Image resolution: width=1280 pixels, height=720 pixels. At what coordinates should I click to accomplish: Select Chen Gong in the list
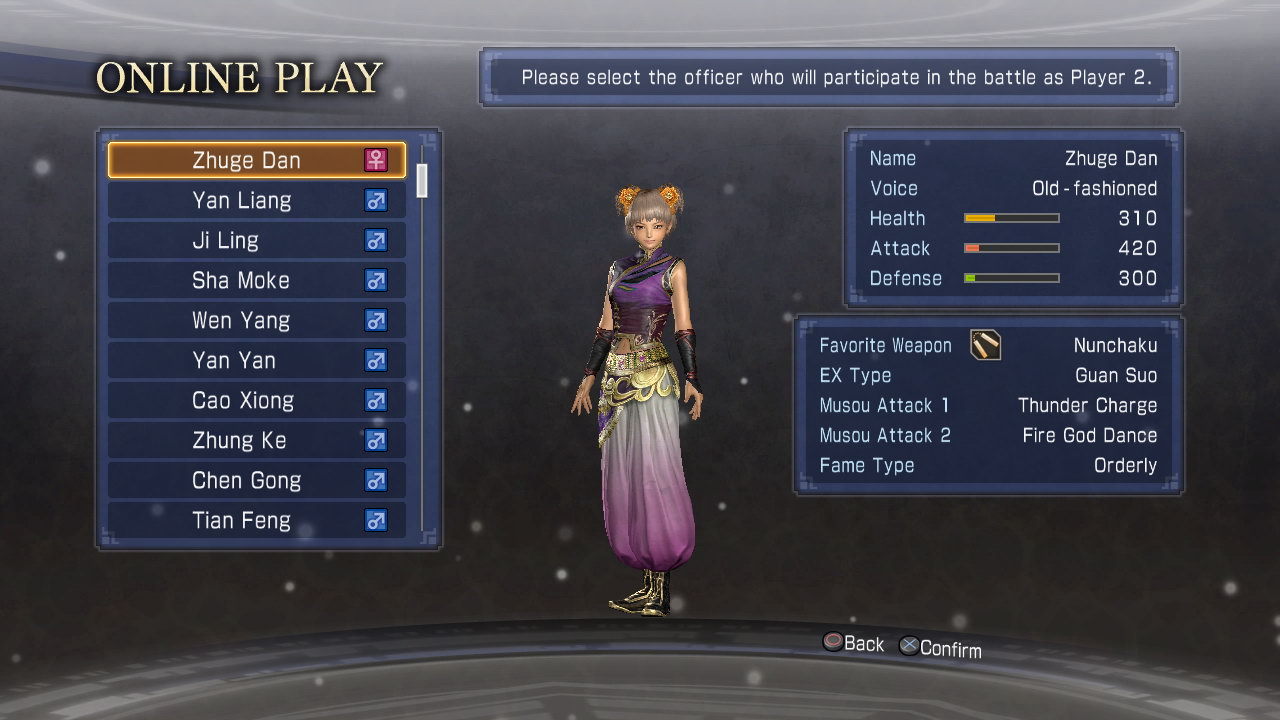tap(256, 480)
